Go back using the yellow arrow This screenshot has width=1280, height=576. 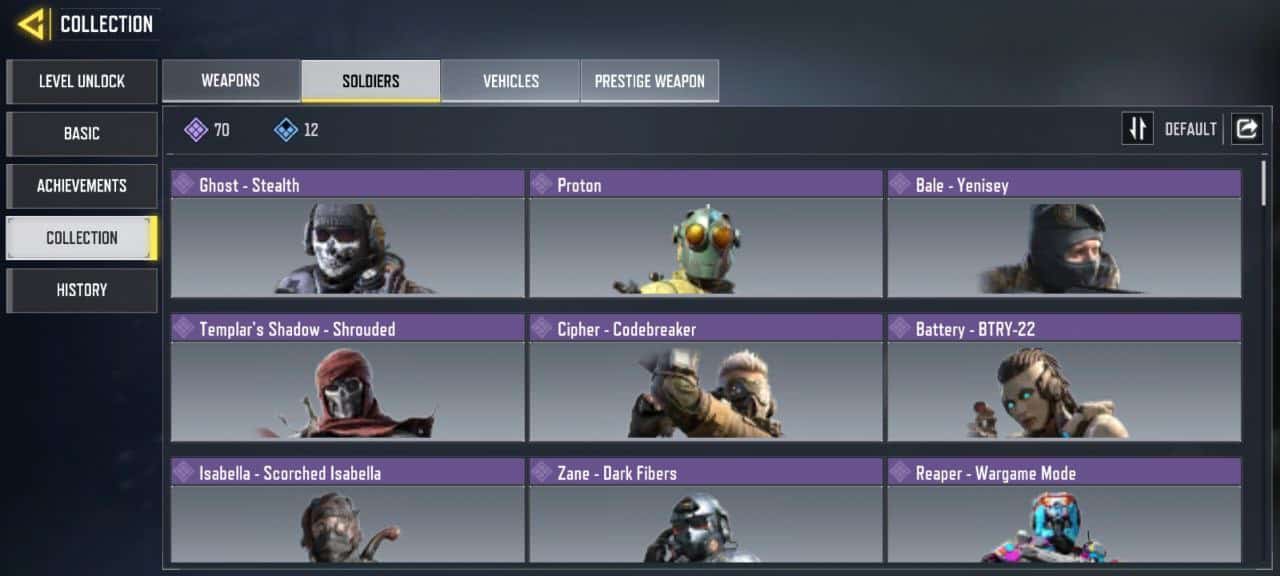click(31, 24)
